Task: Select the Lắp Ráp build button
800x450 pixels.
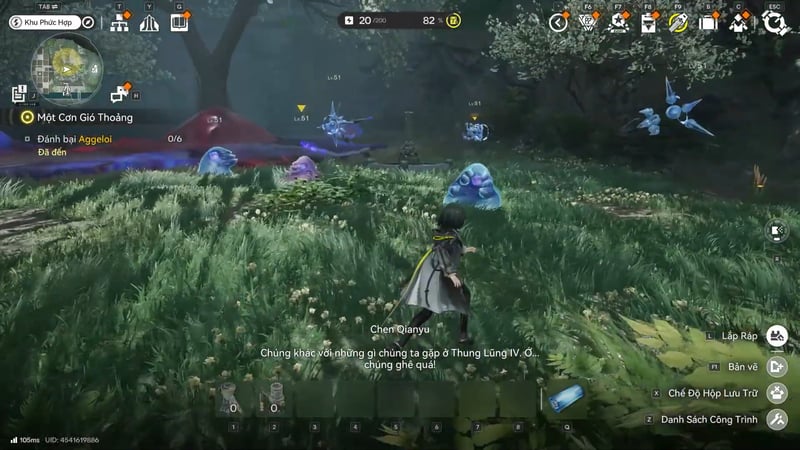Action: click(x=777, y=337)
